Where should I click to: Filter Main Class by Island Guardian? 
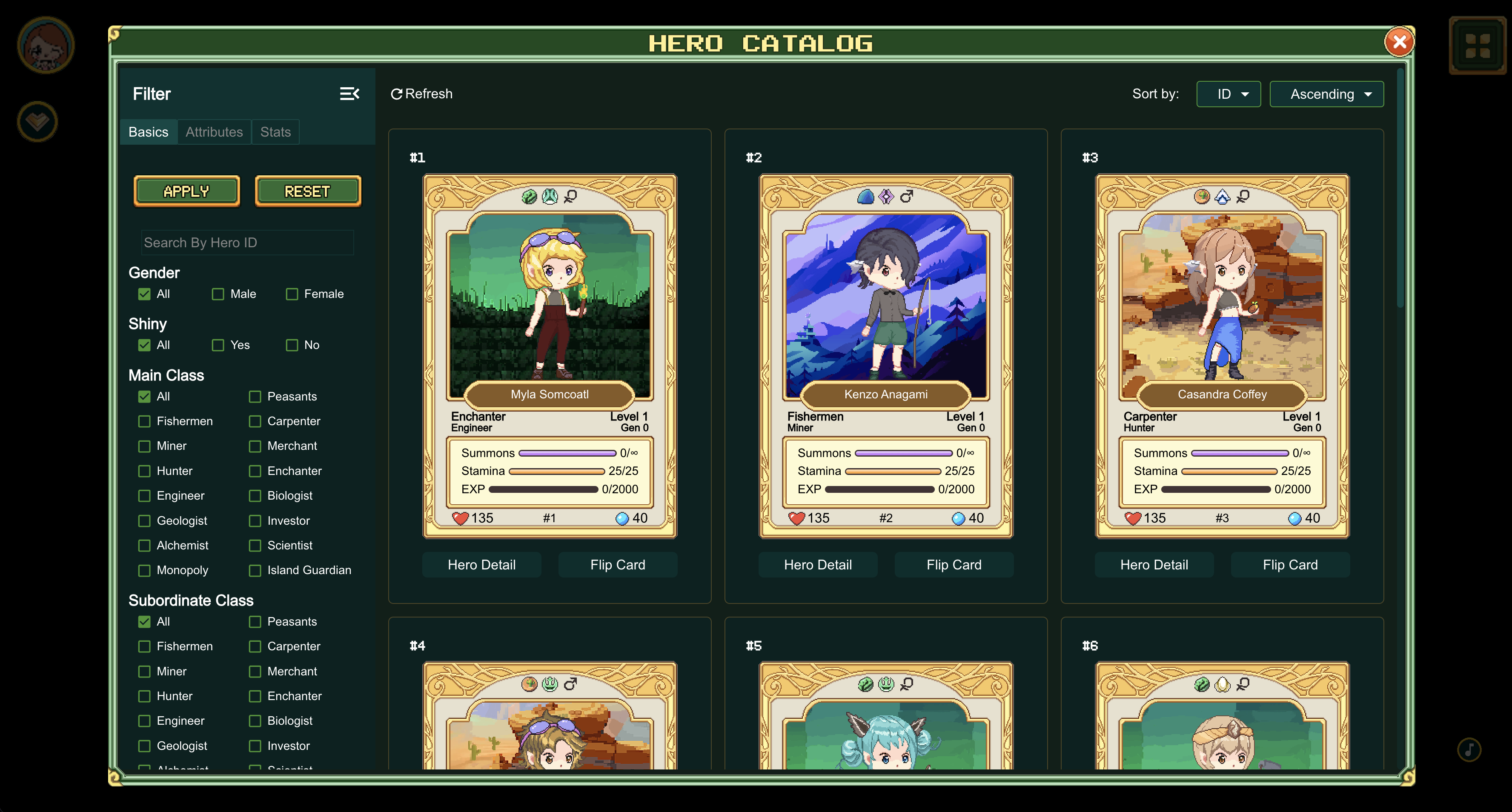point(255,570)
